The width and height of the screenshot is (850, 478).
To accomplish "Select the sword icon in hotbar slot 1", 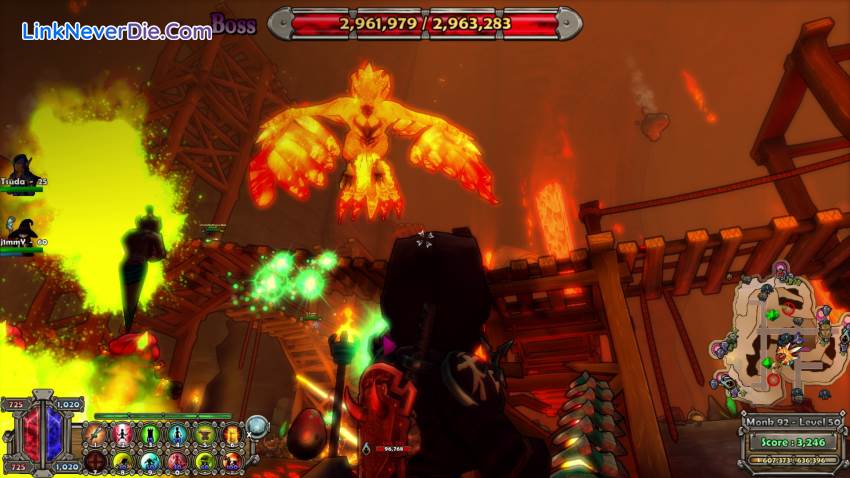I will 96,434.
